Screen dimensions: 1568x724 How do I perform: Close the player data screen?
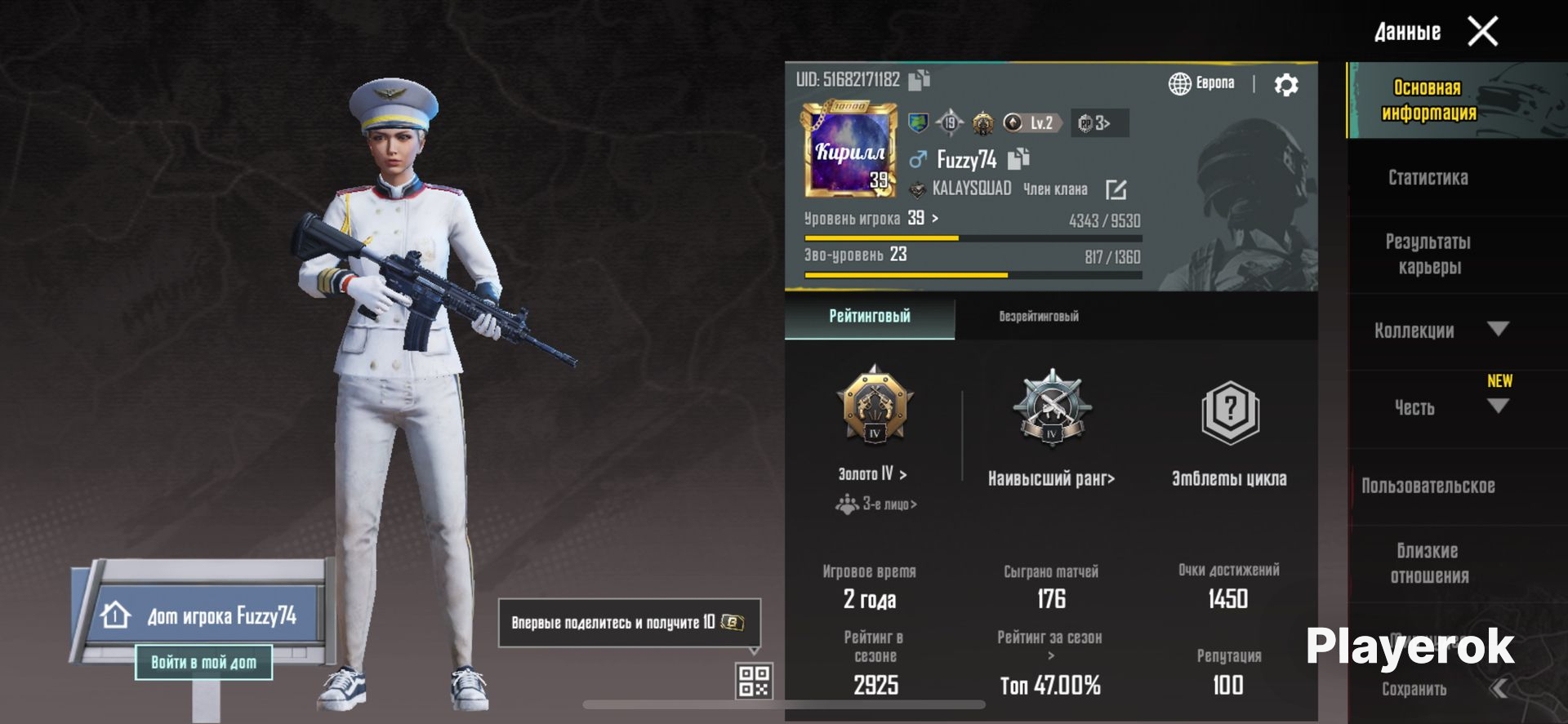[x=1482, y=32]
